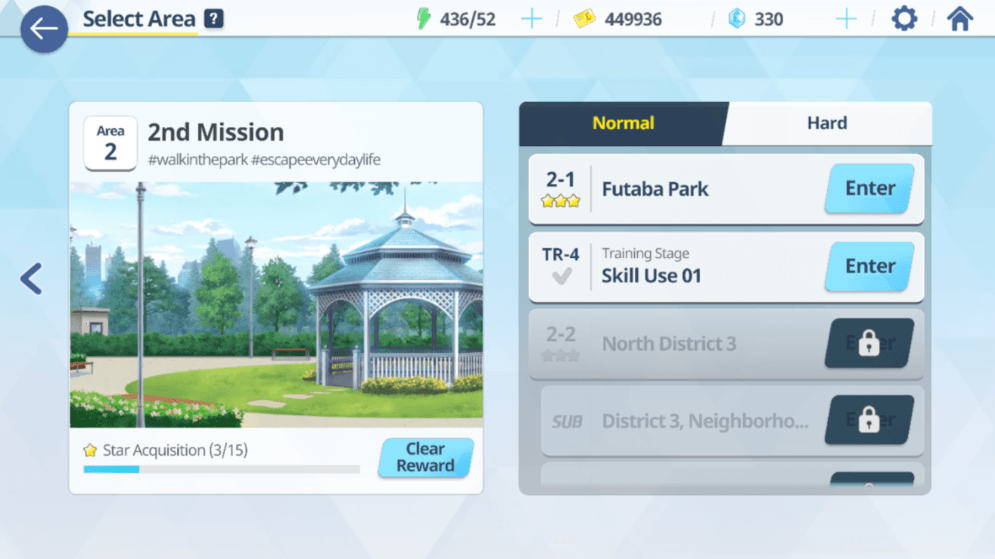
Task: Switch to the Hard difficulty tab
Action: pos(827,124)
